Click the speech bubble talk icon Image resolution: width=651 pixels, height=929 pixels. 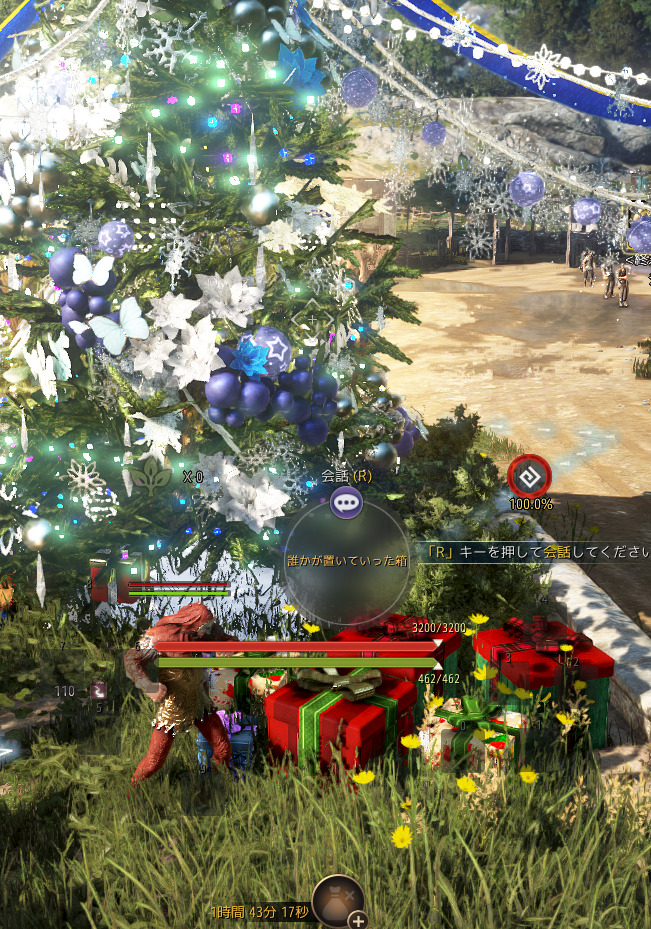347,502
